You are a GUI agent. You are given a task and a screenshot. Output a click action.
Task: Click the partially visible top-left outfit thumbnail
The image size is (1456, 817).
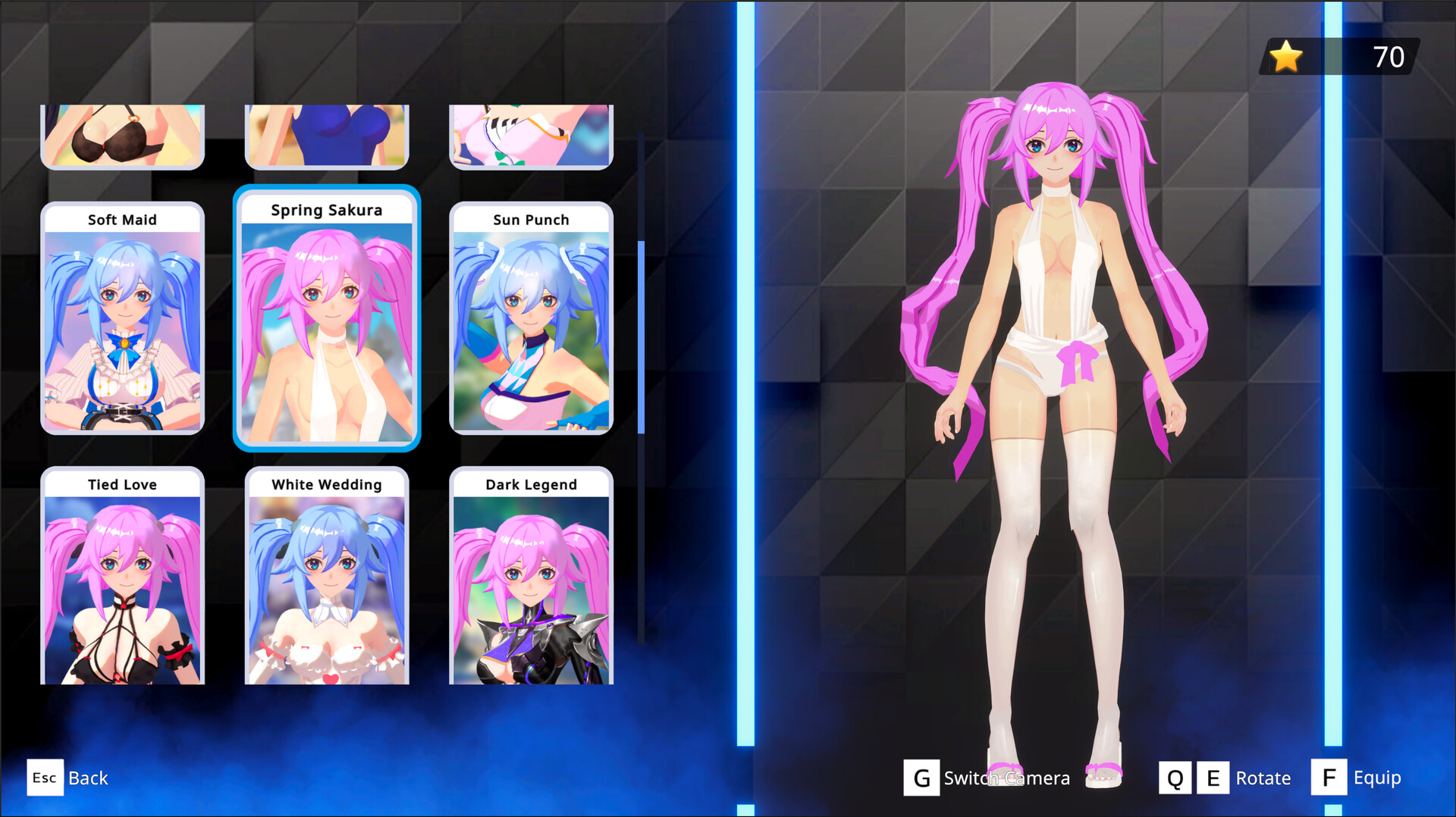click(x=122, y=136)
